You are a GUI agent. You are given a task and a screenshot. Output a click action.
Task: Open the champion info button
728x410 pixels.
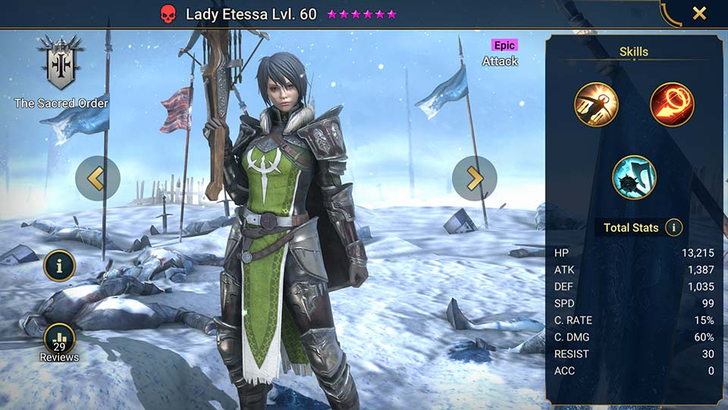point(60,265)
